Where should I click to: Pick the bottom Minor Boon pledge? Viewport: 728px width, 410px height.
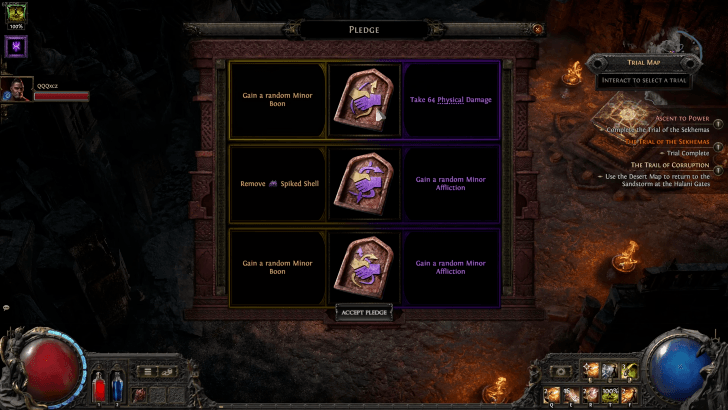[x=364, y=268]
